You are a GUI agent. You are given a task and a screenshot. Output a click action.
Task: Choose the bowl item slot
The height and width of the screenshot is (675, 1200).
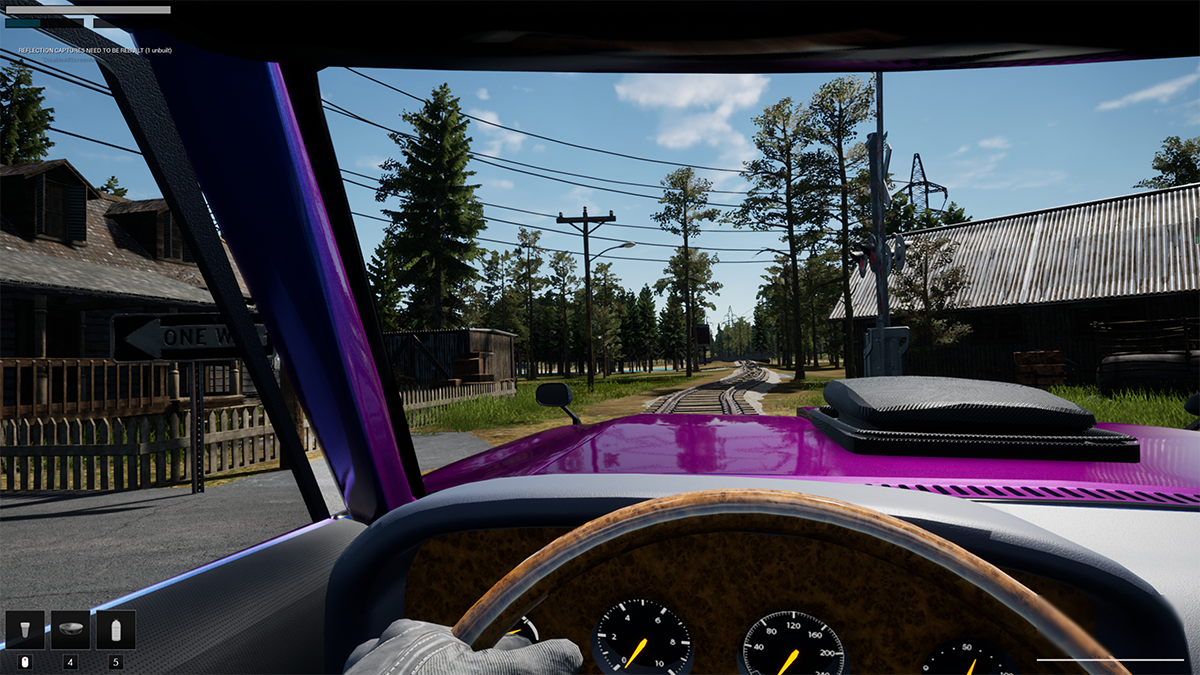[x=70, y=630]
